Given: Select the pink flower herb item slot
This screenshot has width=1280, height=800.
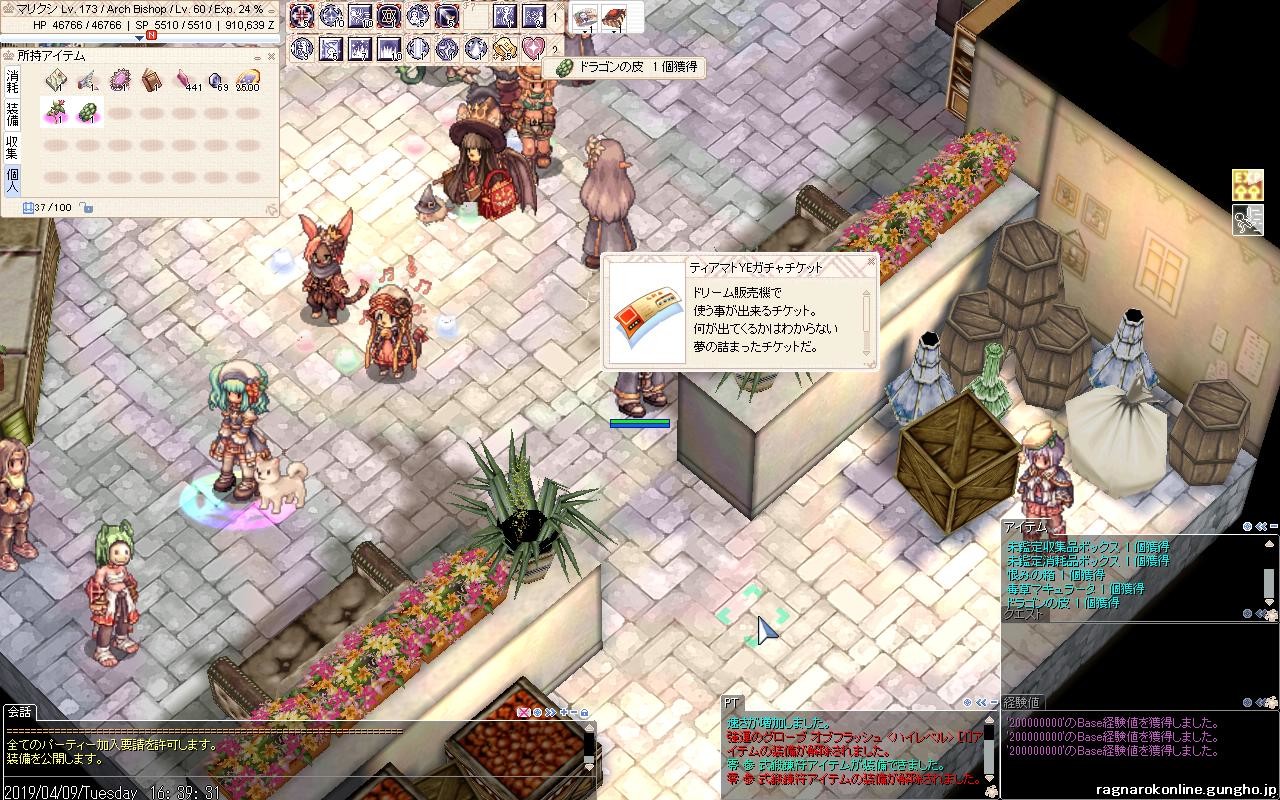Looking at the screenshot, I should tap(55, 111).
